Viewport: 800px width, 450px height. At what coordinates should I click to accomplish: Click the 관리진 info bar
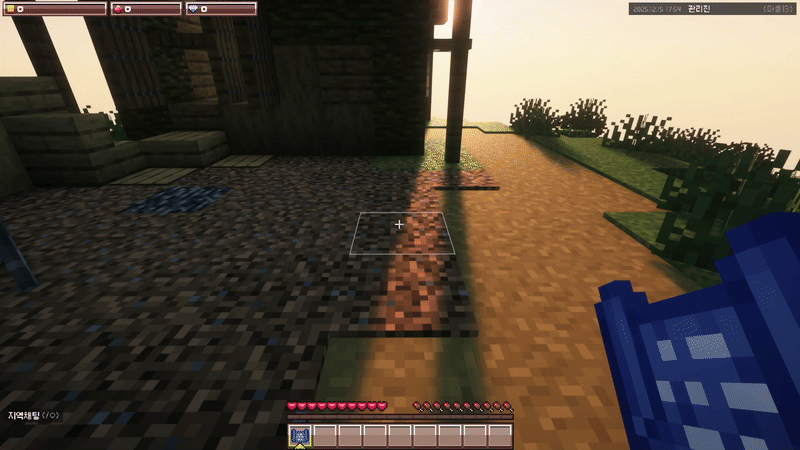click(x=712, y=9)
